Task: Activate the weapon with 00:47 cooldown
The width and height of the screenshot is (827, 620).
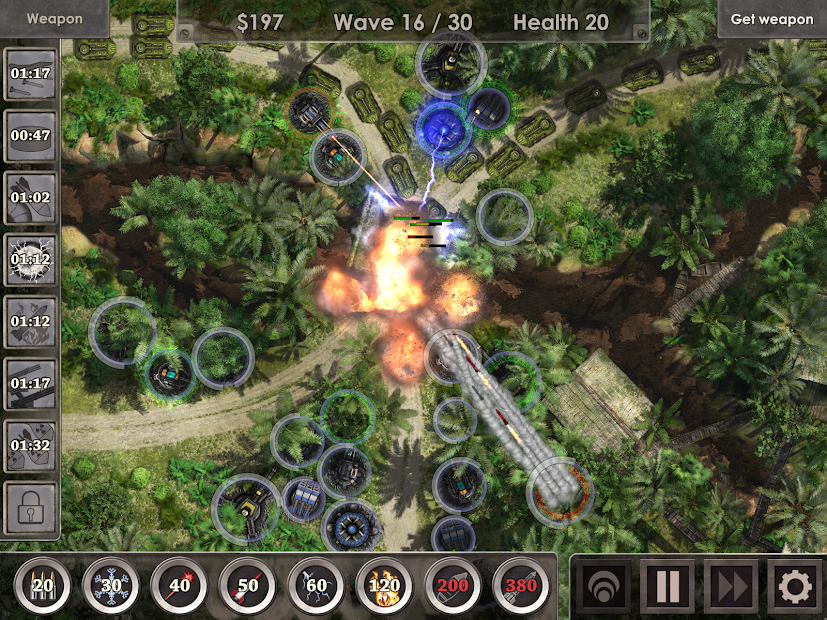Action: tap(29, 135)
